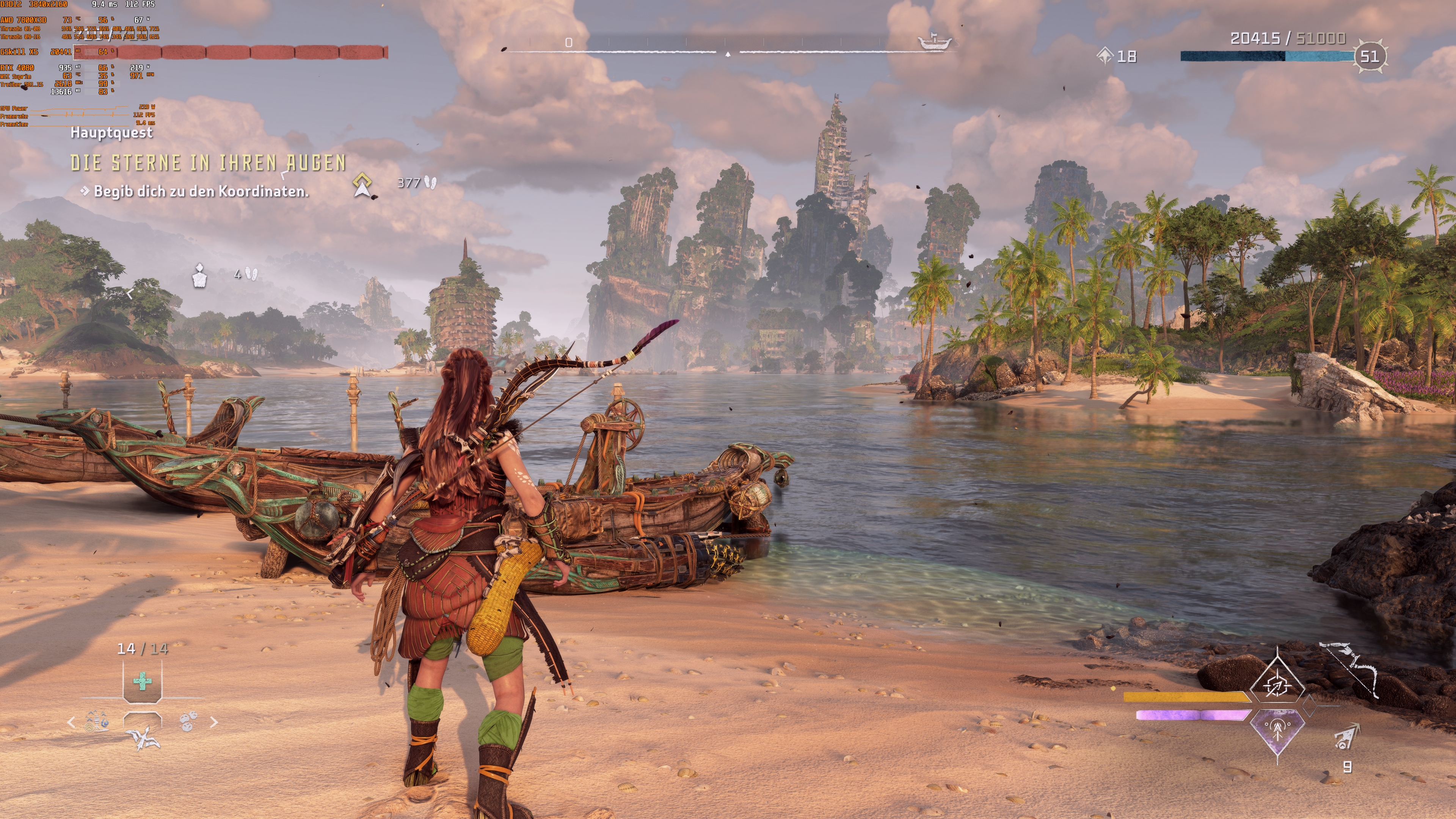Screen dimensions: 1456x819
Task: Select the green medicine cross slot
Action: [143, 681]
